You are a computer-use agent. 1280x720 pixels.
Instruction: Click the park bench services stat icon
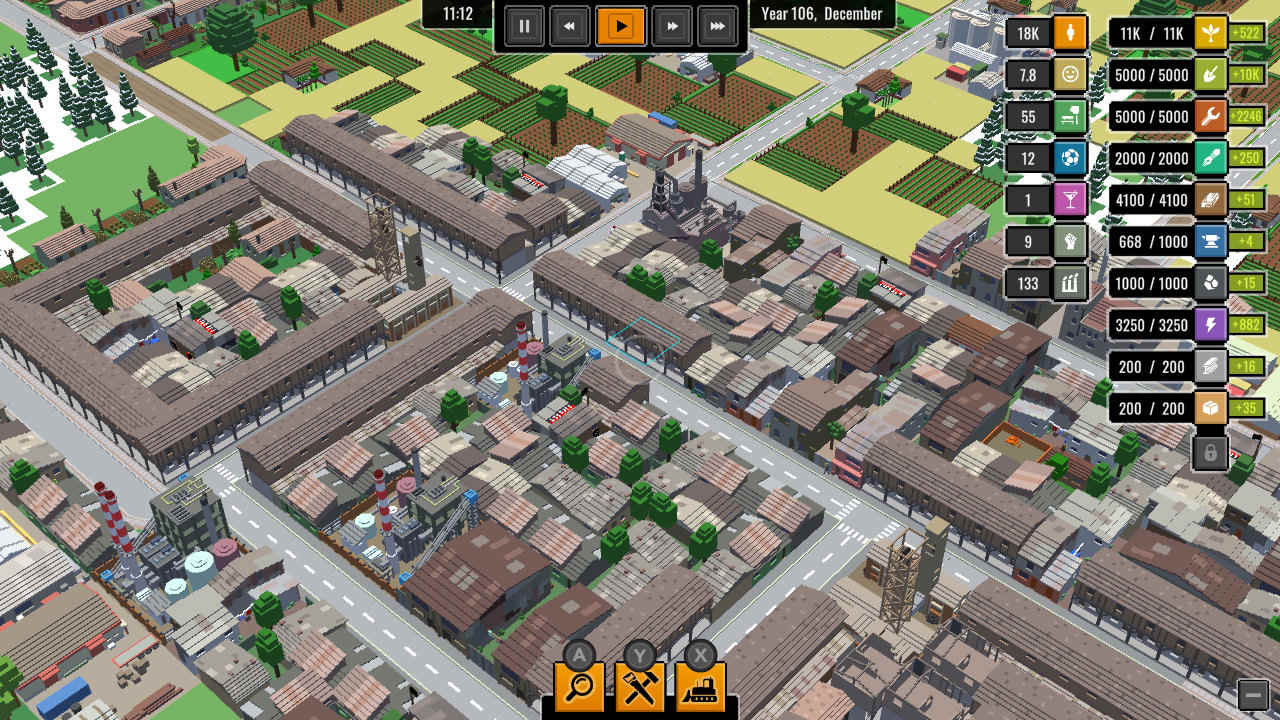(x=1069, y=116)
